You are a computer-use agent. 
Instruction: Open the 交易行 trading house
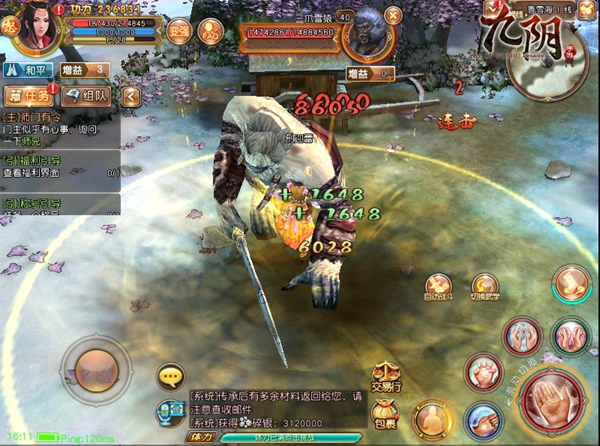click(386, 377)
